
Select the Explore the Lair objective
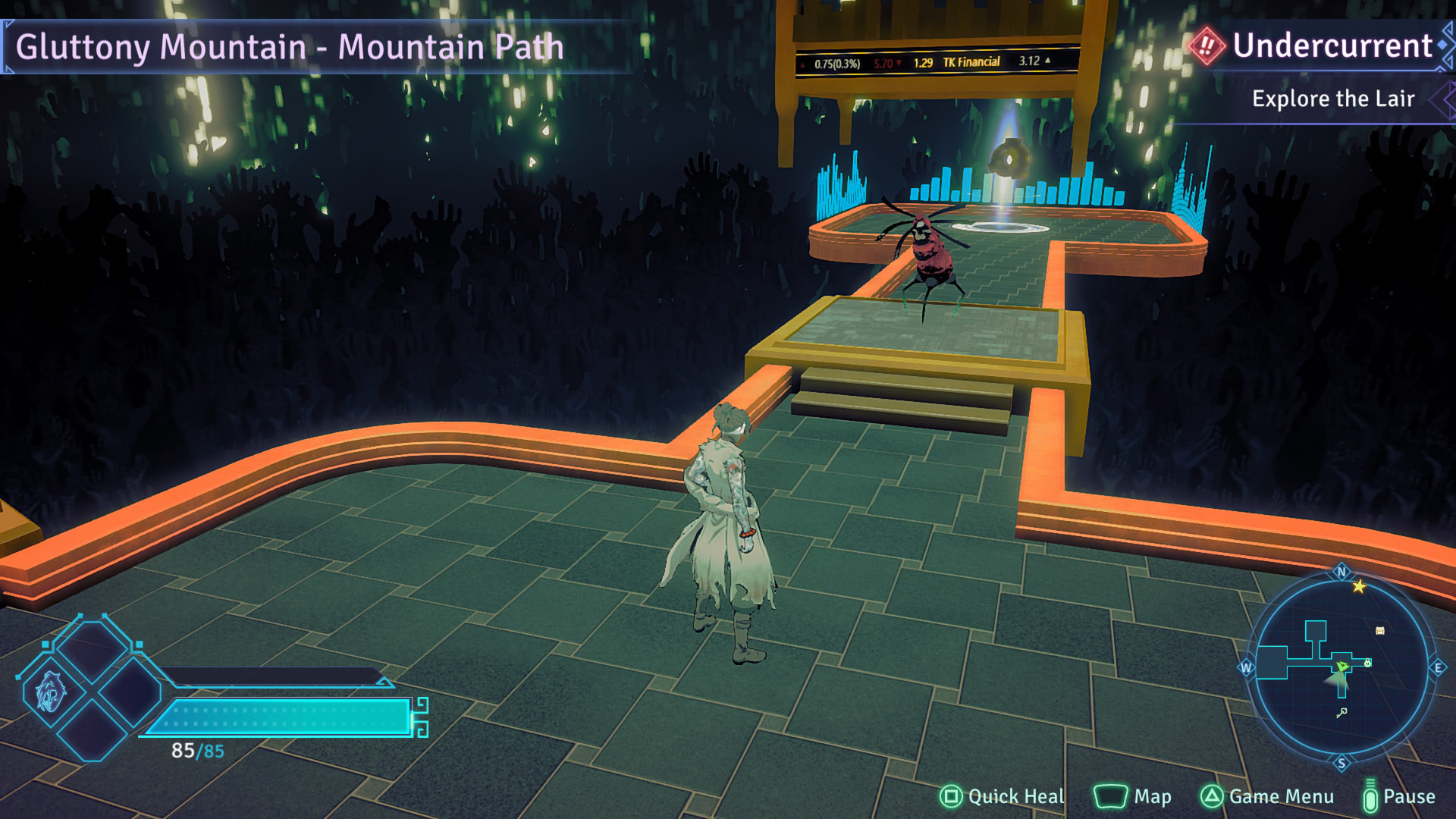click(x=1332, y=99)
